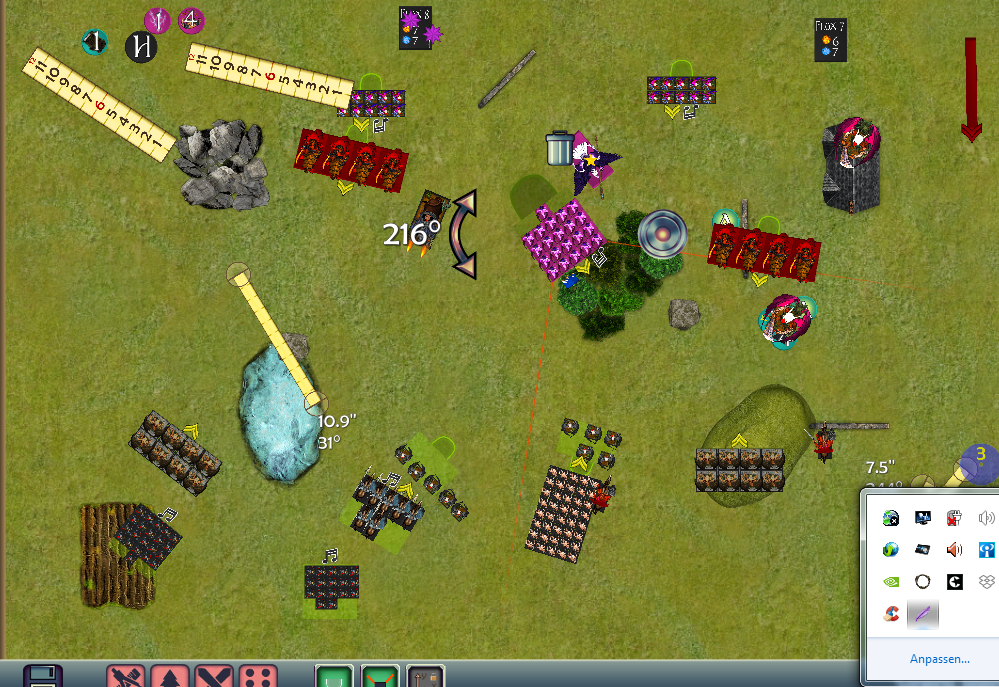
Task: Use the curved rotation arrow handle
Action: pos(463,234)
